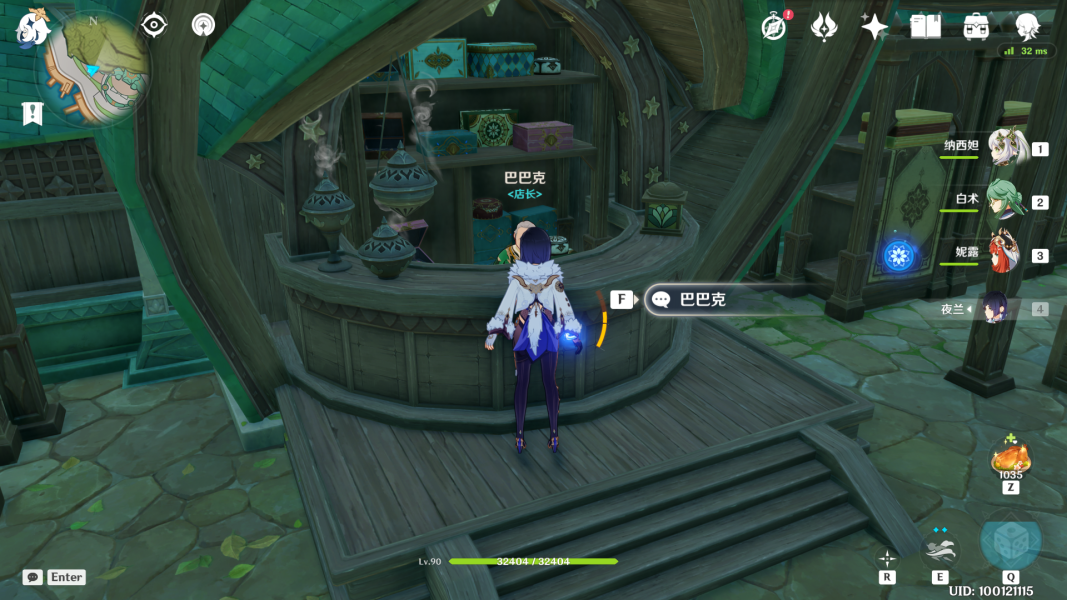
Task: Open the quest log bookmark icon
Action: pos(32,113)
